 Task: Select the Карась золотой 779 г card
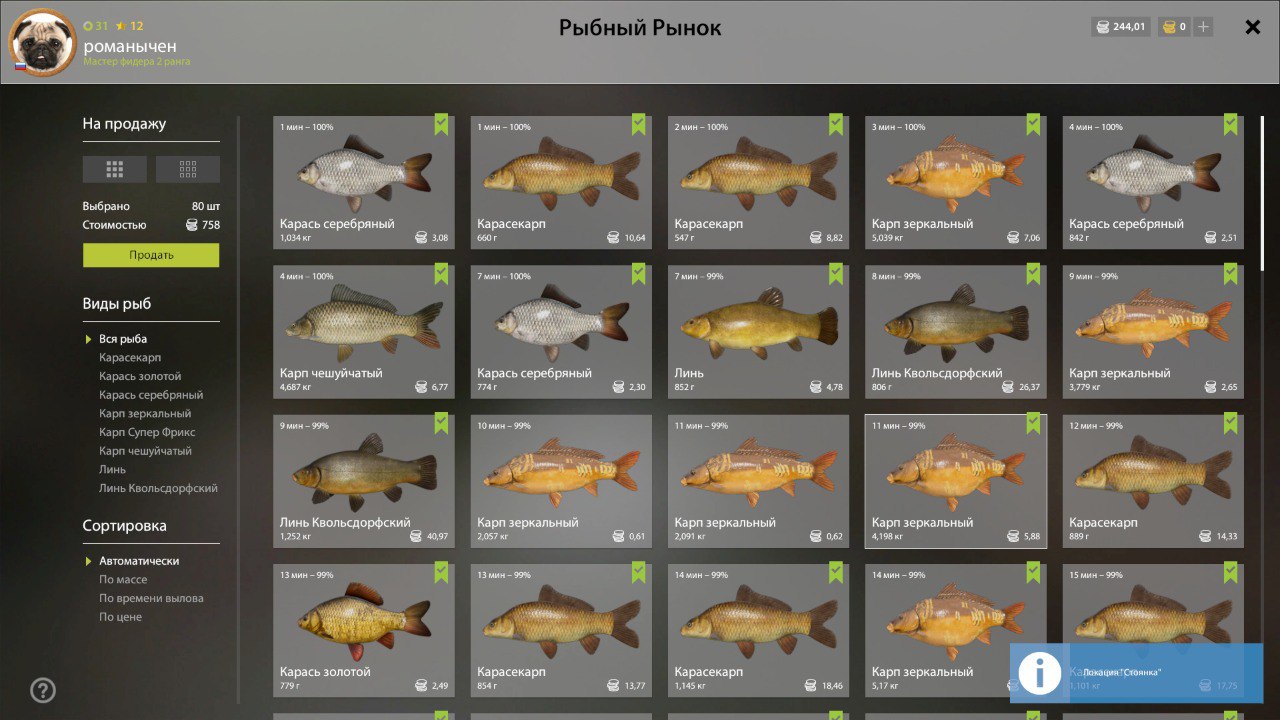tap(363, 630)
